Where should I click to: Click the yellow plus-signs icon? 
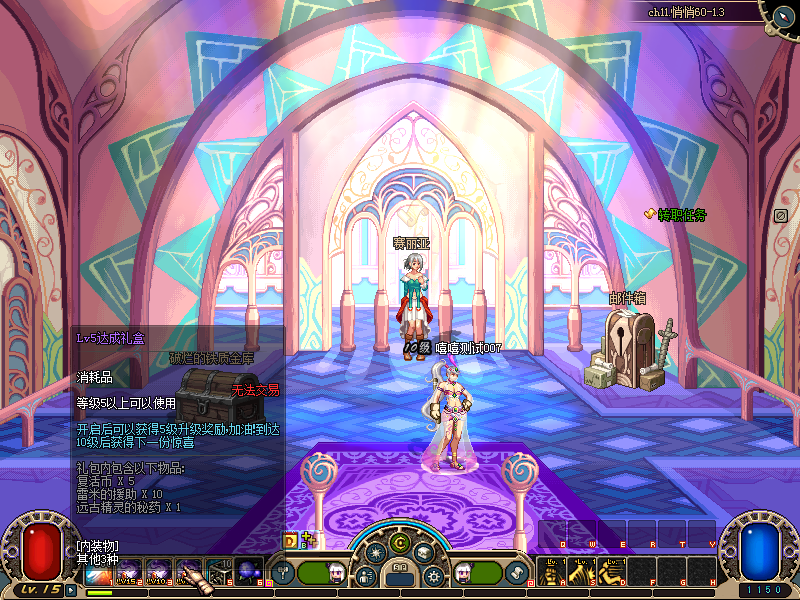click(x=308, y=539)
